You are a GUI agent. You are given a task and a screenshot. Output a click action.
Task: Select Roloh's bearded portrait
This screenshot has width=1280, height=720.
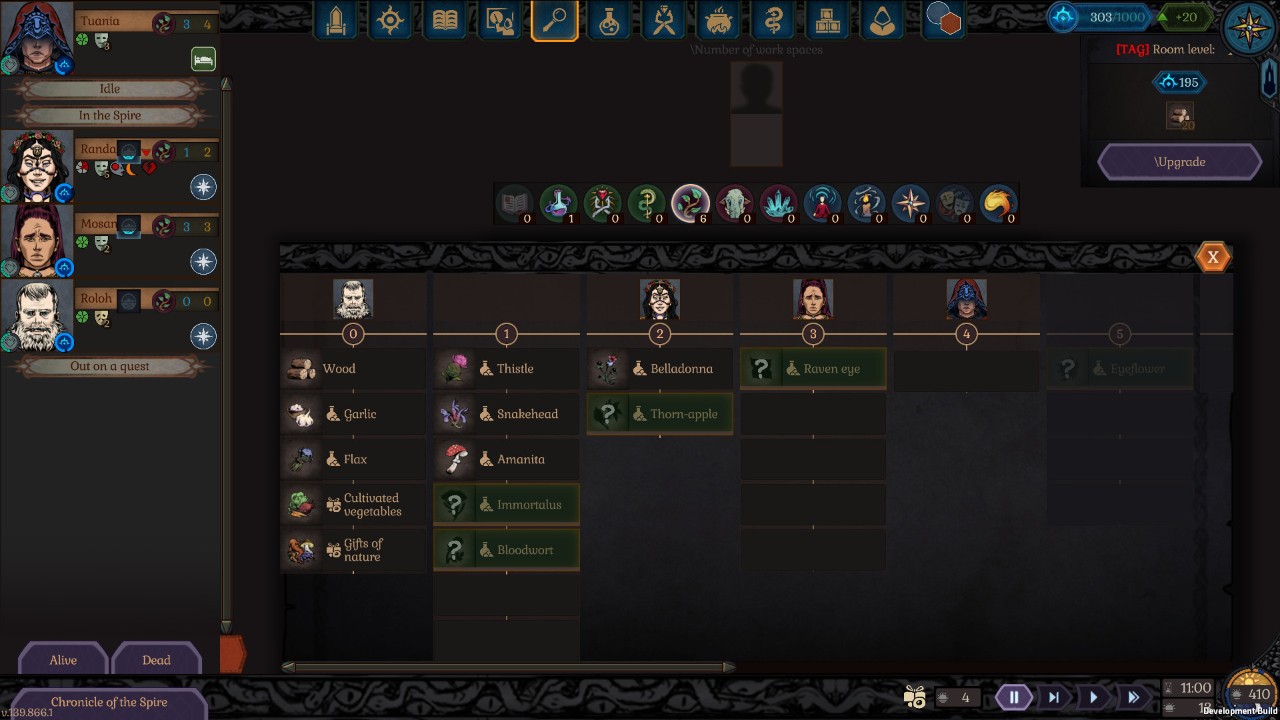coord(38,315)
